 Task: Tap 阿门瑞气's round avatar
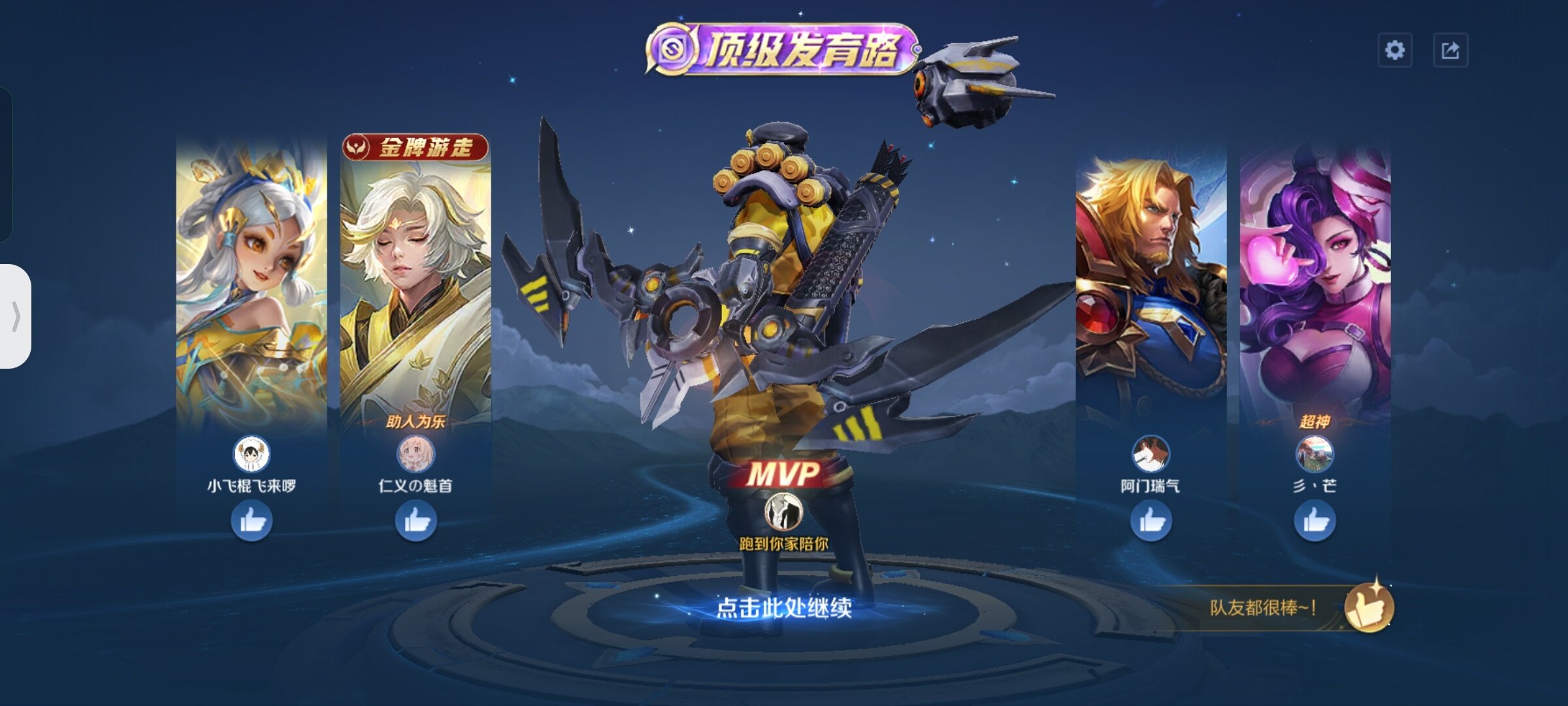tap(1151, 454)
